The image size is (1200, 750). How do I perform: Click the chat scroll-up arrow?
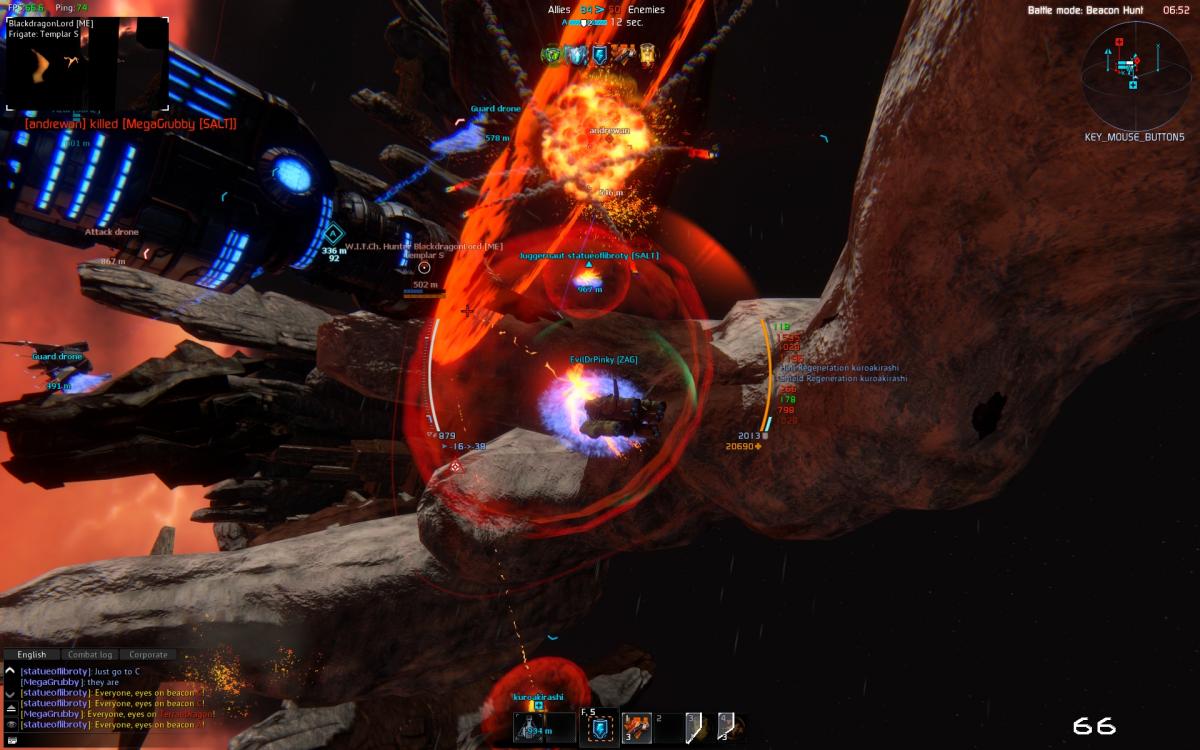[x=10, y=671]
